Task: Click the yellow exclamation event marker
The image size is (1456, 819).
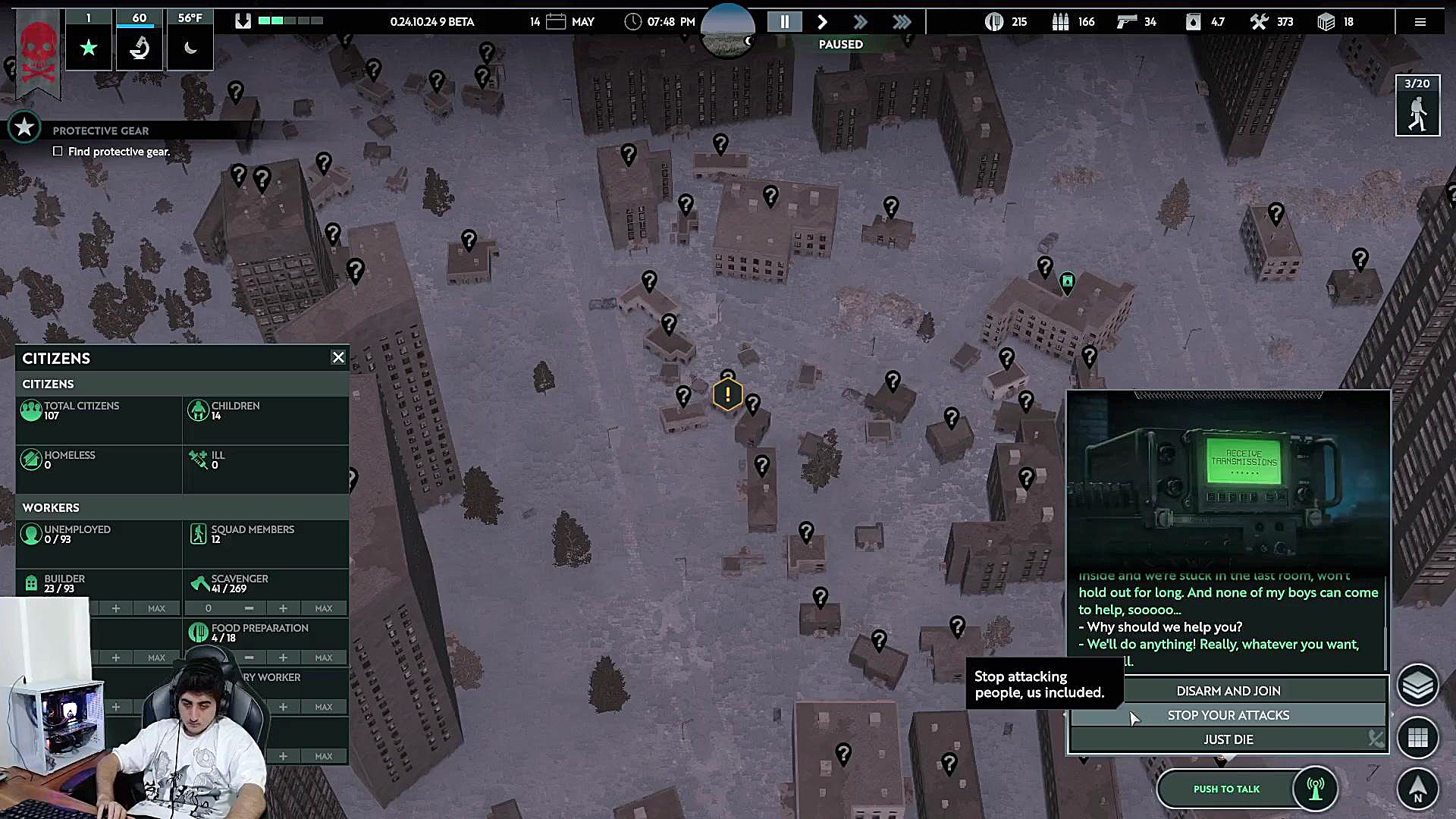Action: [727, 394]
